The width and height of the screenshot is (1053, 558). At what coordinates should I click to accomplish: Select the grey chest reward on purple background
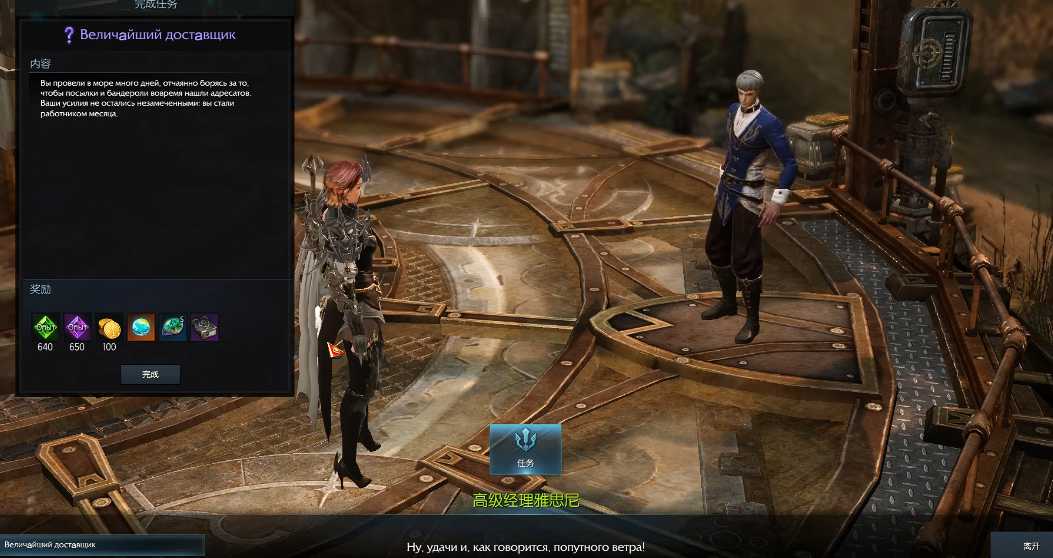(205, 327)
